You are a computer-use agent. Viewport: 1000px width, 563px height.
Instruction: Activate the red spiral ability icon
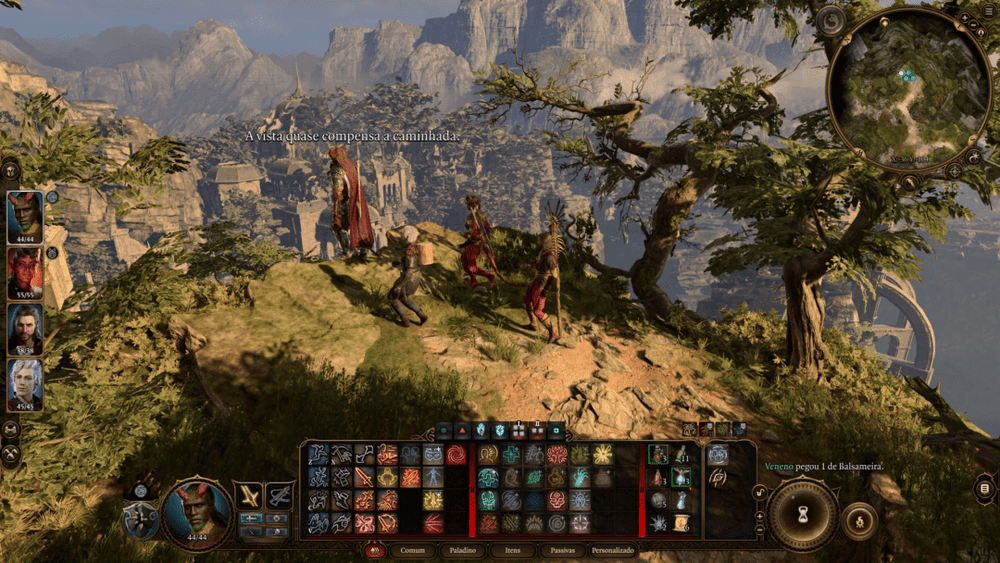click(x=457, y=455)
